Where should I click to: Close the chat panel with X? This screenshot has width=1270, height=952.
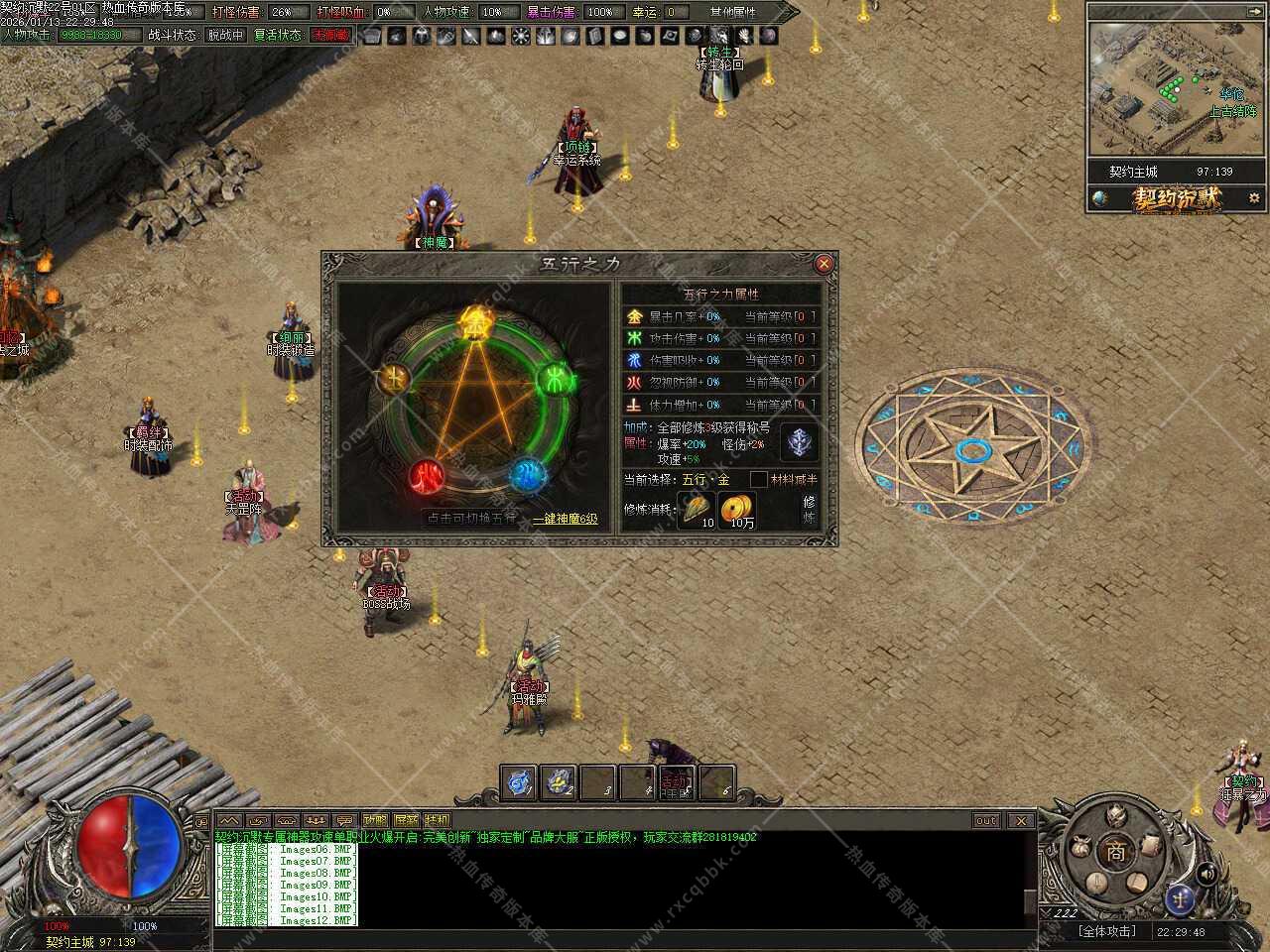(x=1021, y=820)
